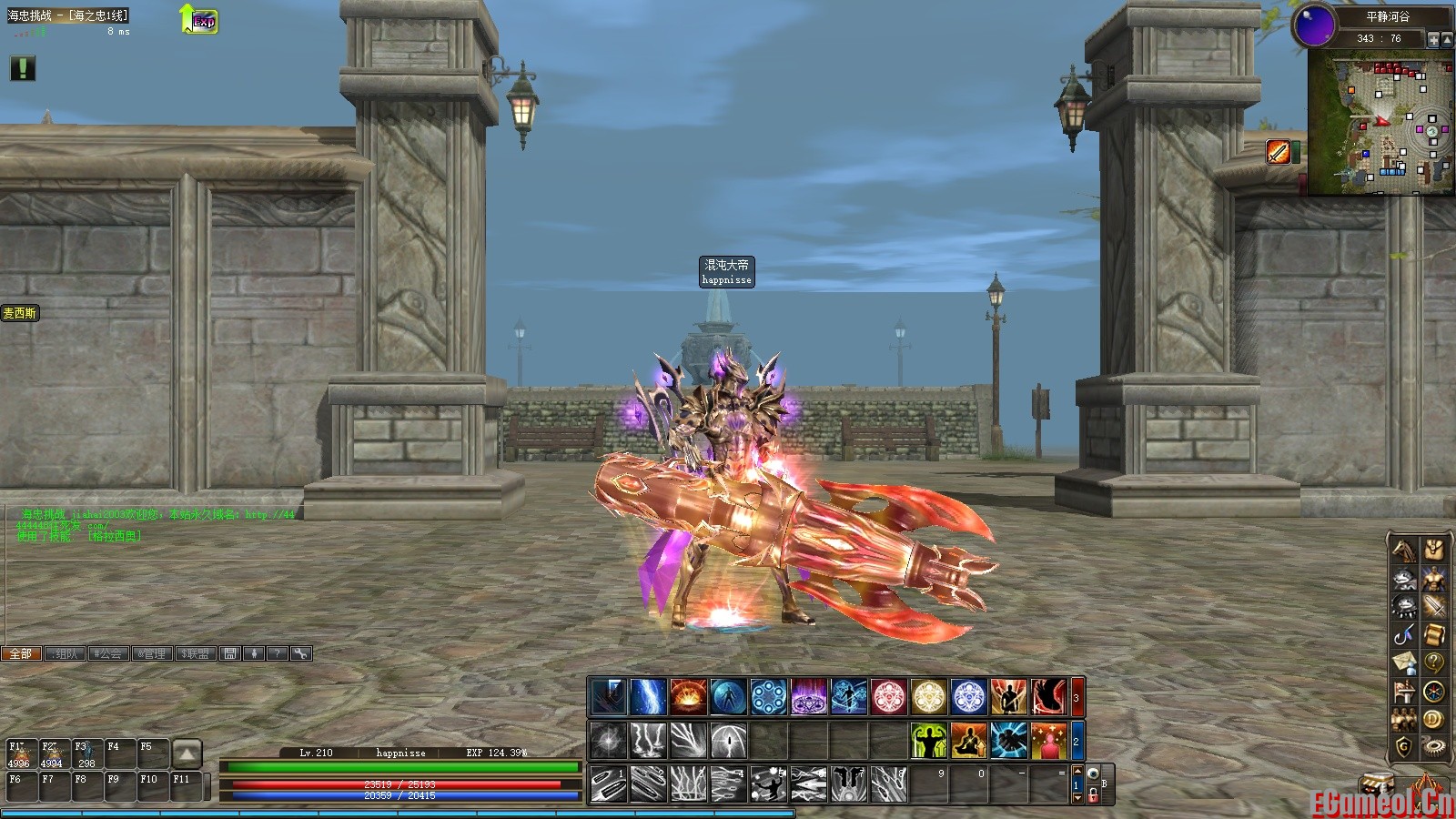
Task: Click the green exclamation mark notification icon
Action: (22, 68)
